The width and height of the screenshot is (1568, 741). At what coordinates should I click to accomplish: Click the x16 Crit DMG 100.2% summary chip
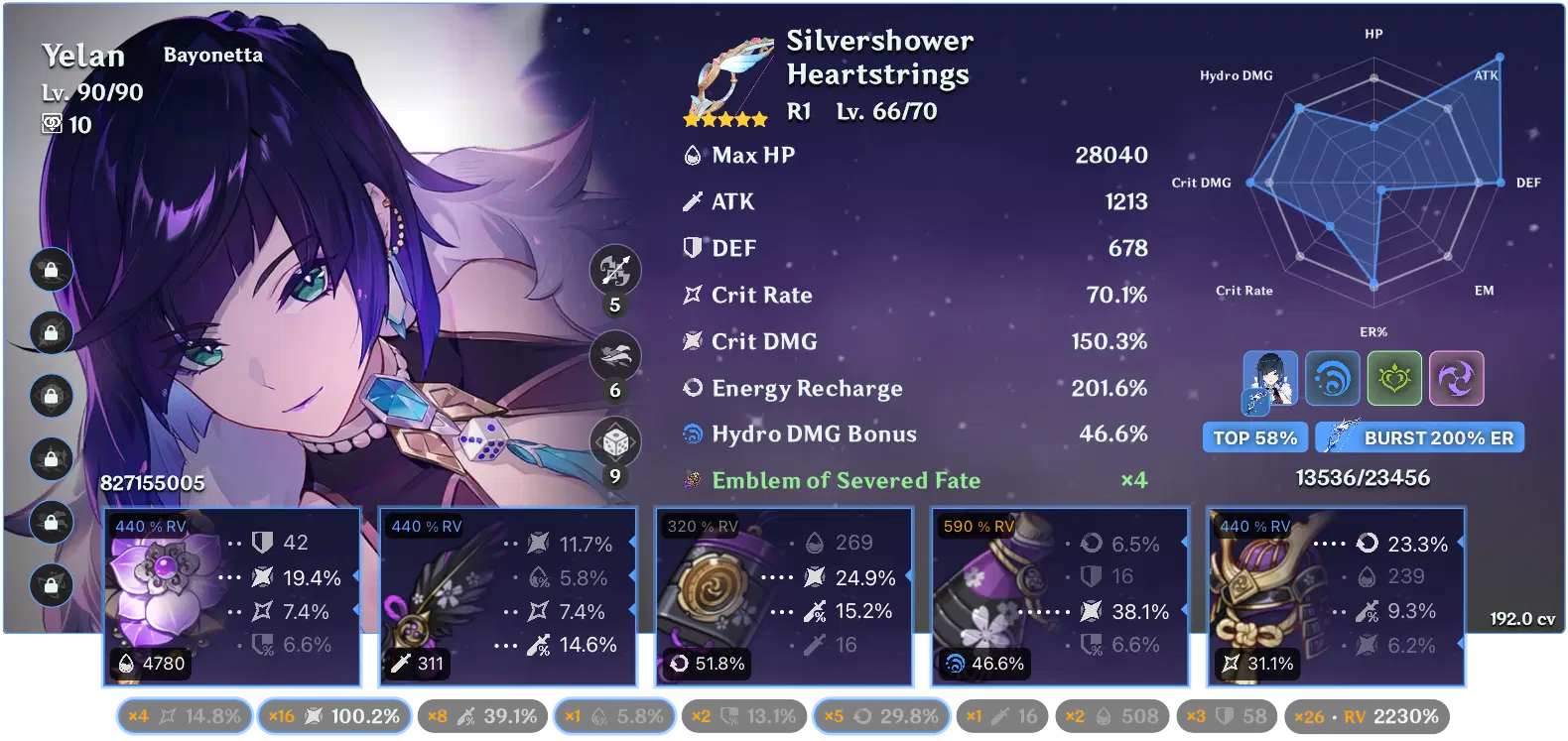pos(334,714)
